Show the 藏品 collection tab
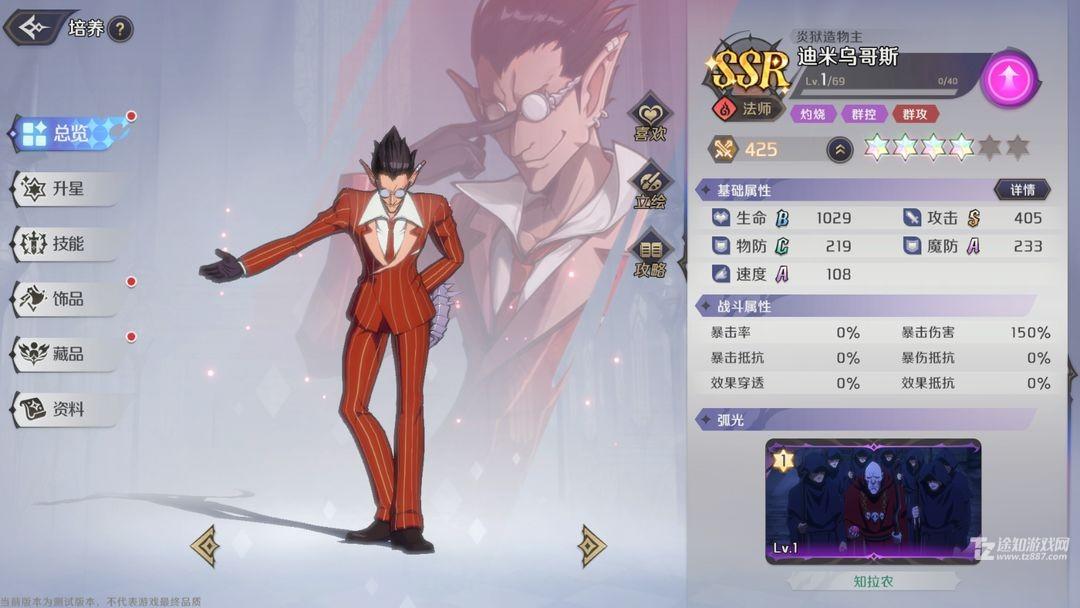 tap(66, 354)
